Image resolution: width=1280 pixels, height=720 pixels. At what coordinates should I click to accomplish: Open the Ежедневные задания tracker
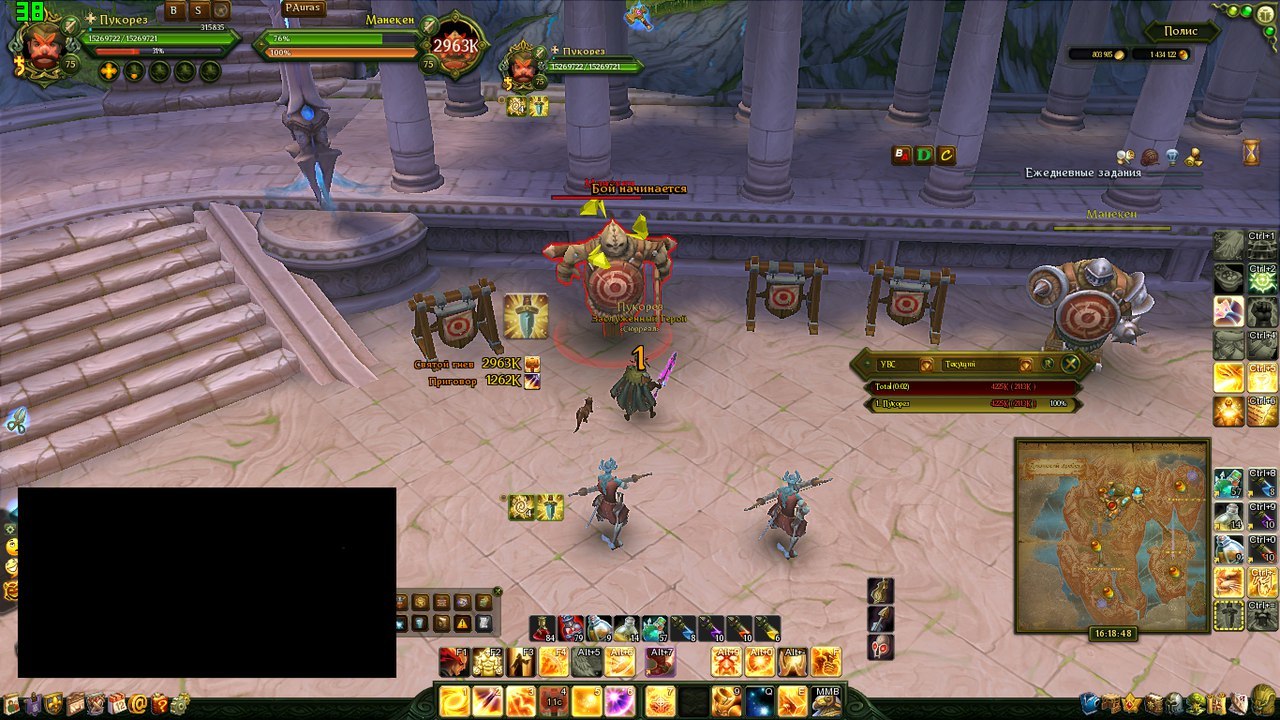point(1082,173)
